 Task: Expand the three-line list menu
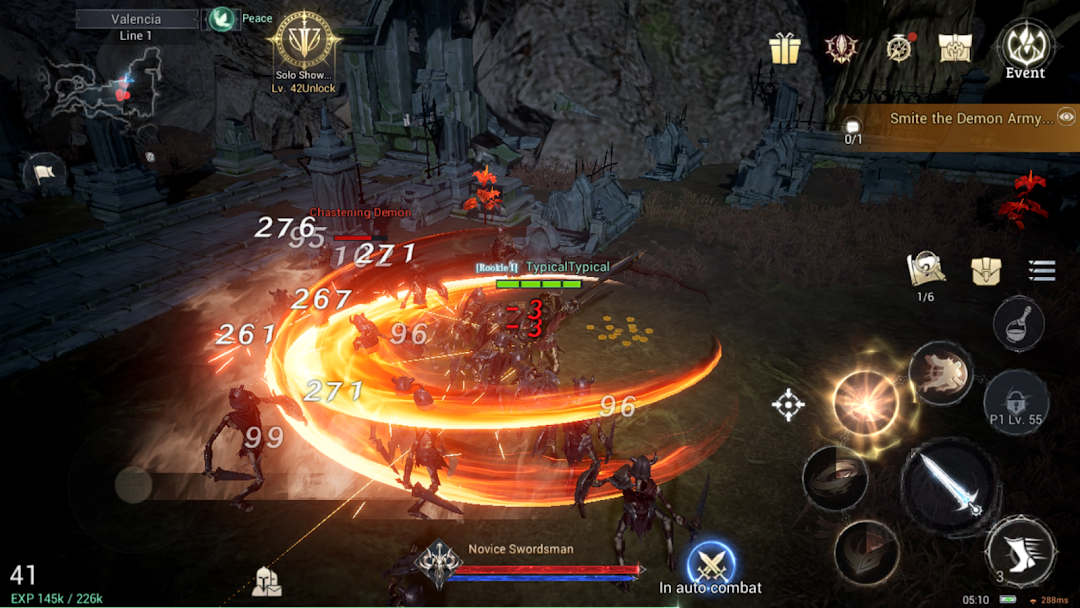click(1042, 270)
